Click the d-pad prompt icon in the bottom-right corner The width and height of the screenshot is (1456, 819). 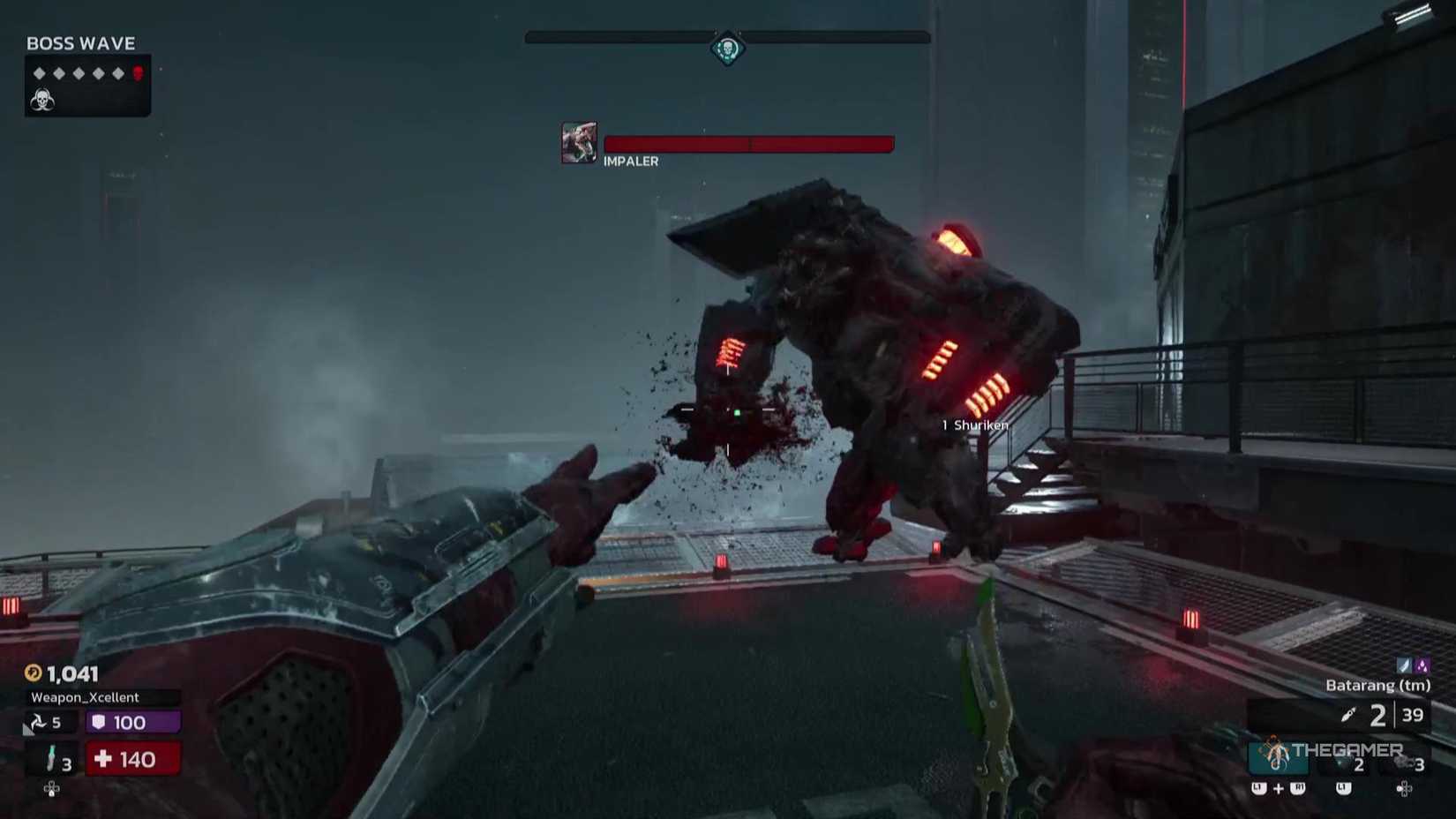[x=1403, y=790]
